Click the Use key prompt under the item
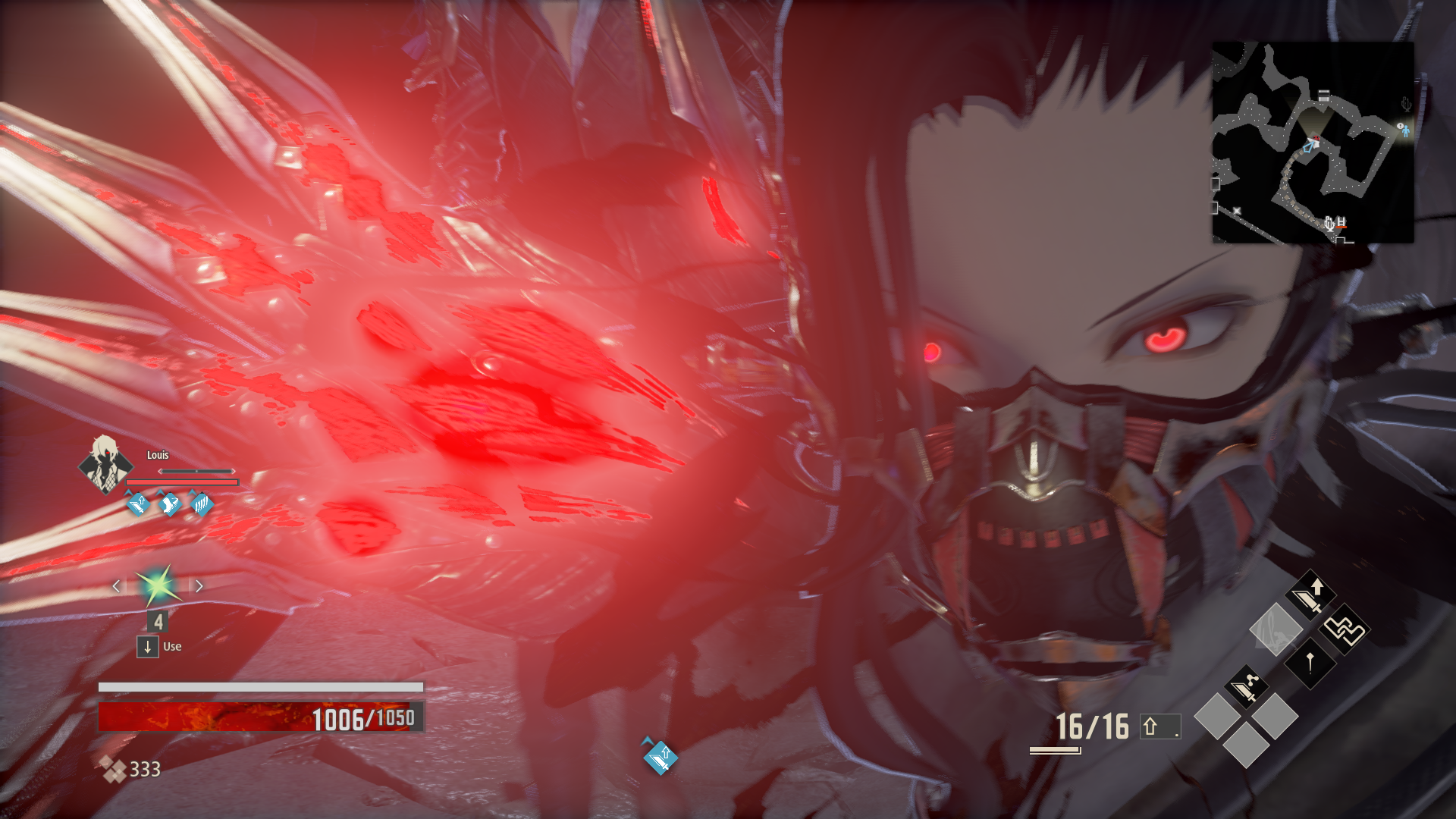Screen dimensions: 1456x819 147,647
